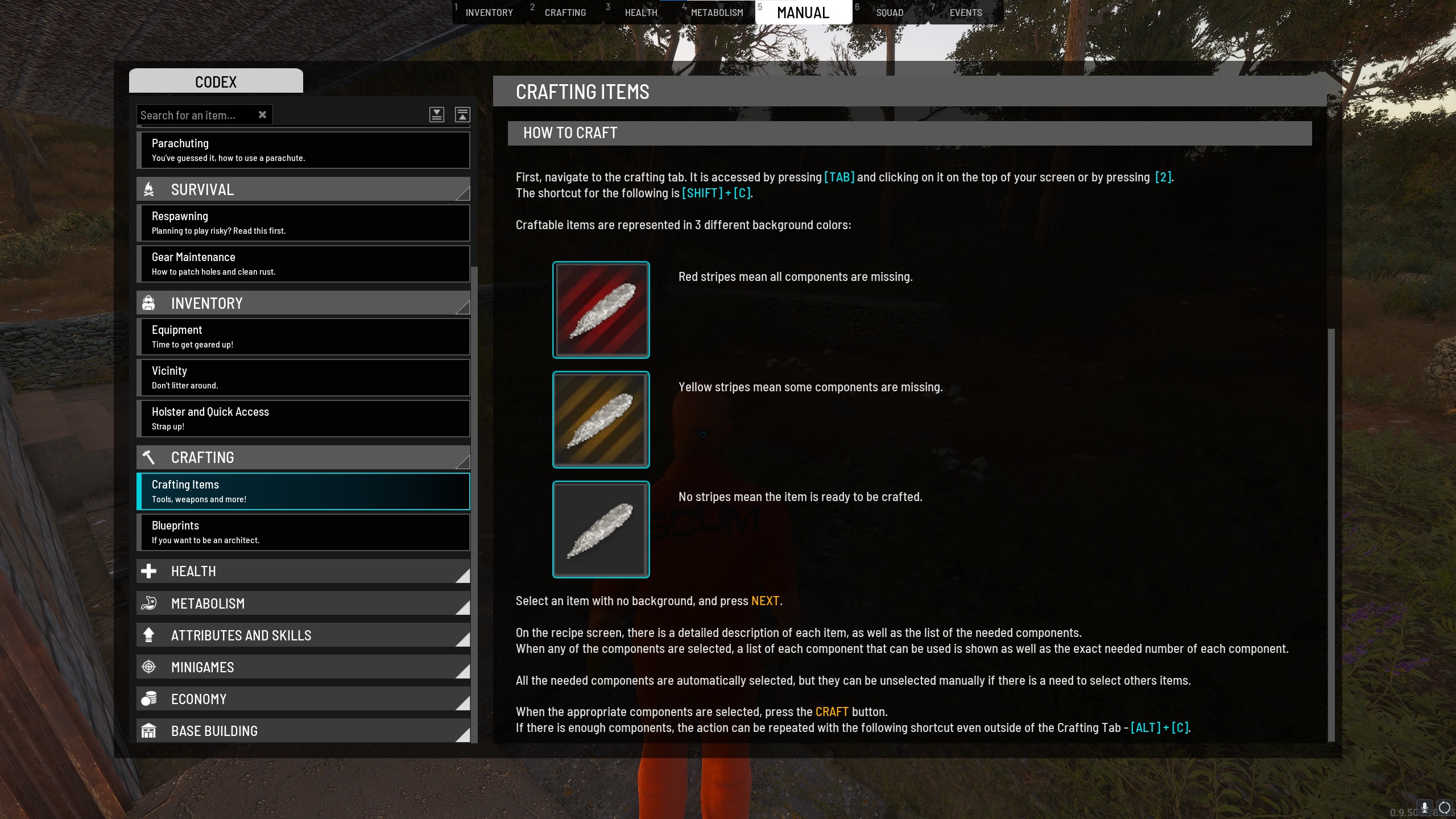The image size is (1456, 819).
Task: Collapse all codex categories
Action: click(x=462, y=115)
